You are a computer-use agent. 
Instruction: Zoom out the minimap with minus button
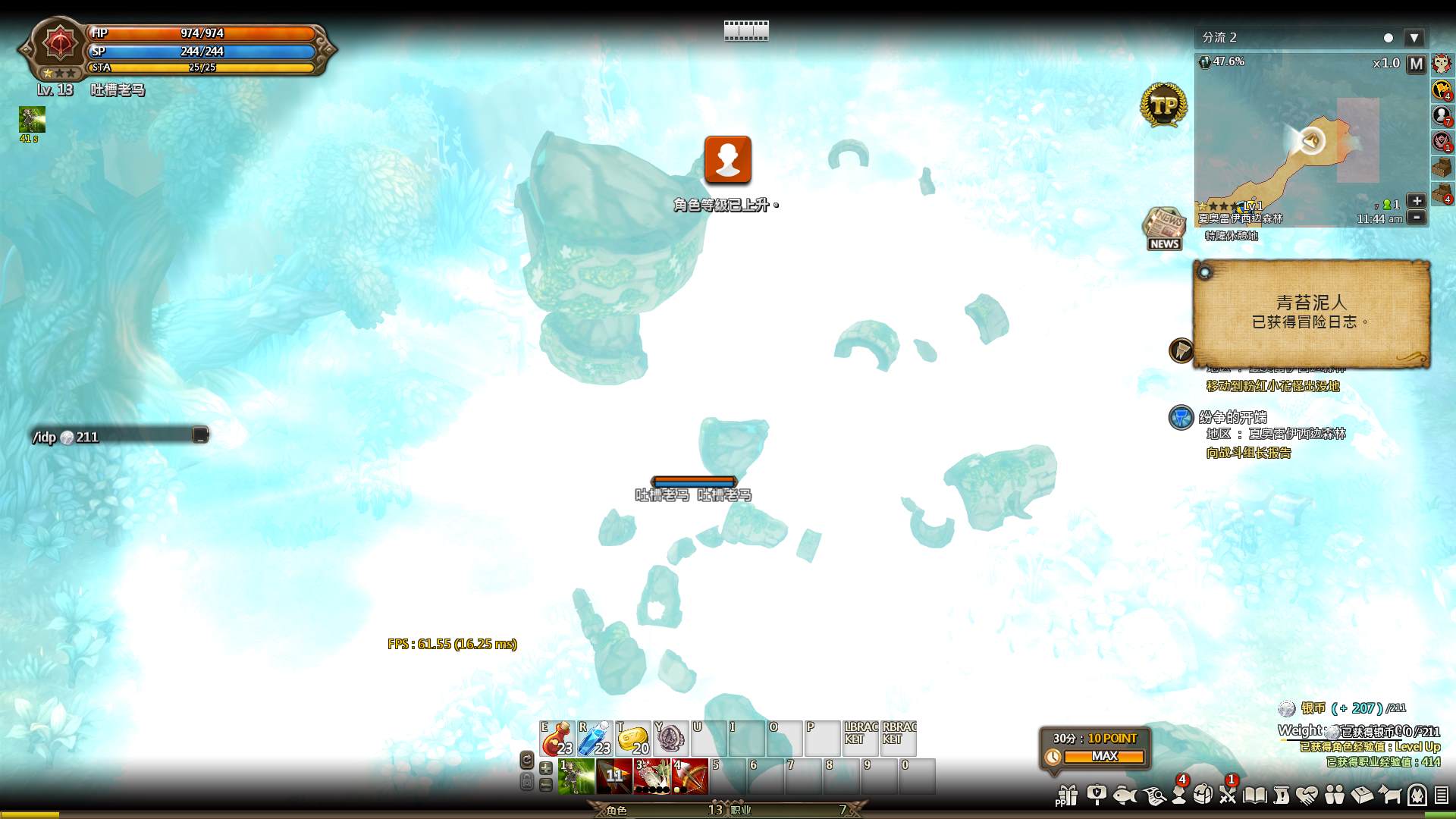coord(1416,218)
